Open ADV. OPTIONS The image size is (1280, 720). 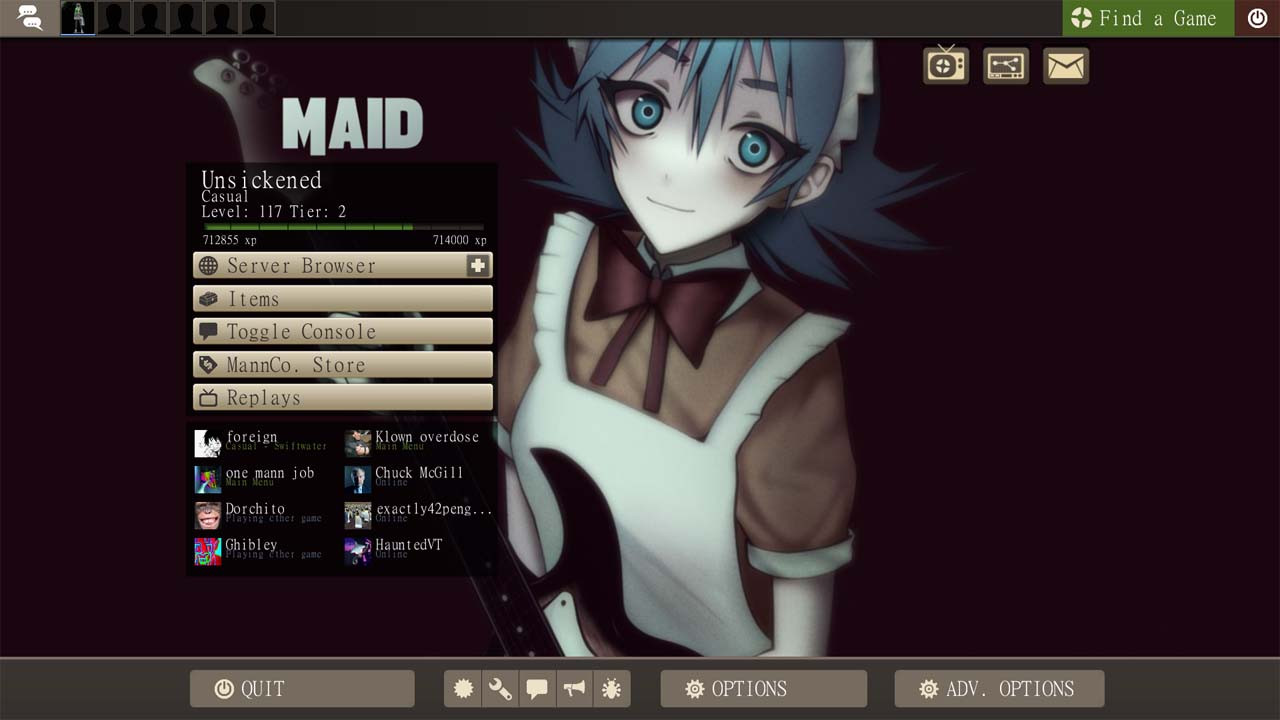[x=999, y=688]
